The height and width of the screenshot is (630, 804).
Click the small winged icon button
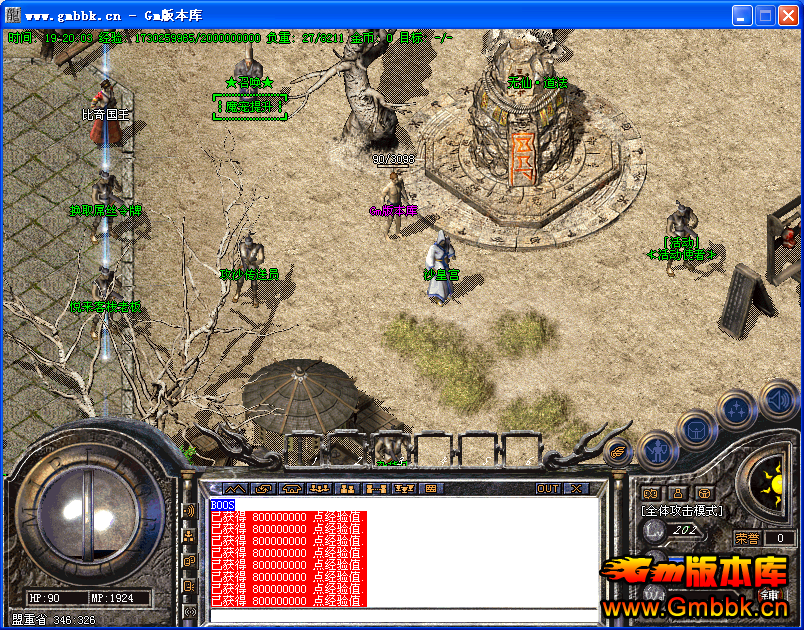619,452
